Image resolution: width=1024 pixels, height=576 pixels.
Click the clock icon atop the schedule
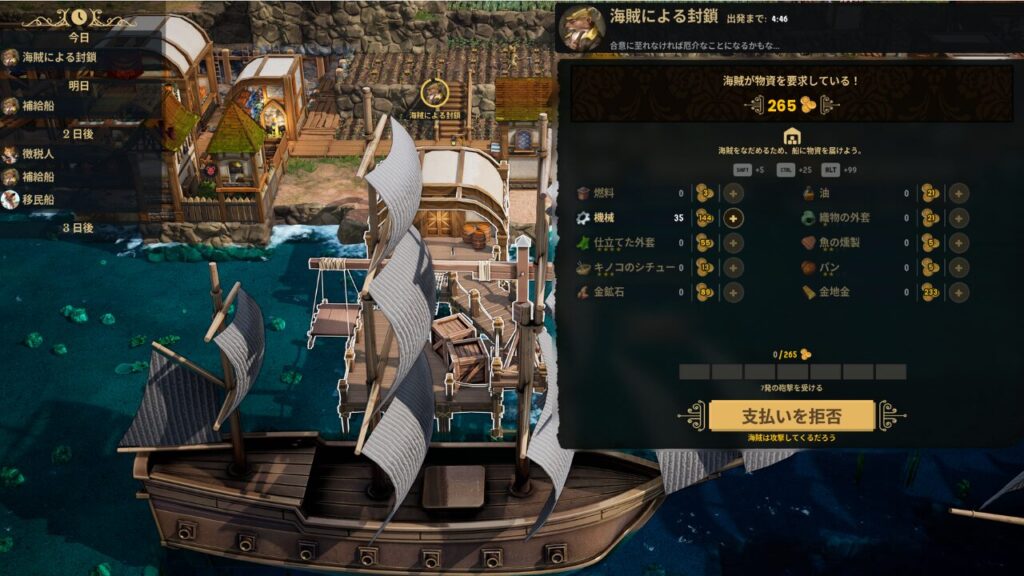[78, 17]
